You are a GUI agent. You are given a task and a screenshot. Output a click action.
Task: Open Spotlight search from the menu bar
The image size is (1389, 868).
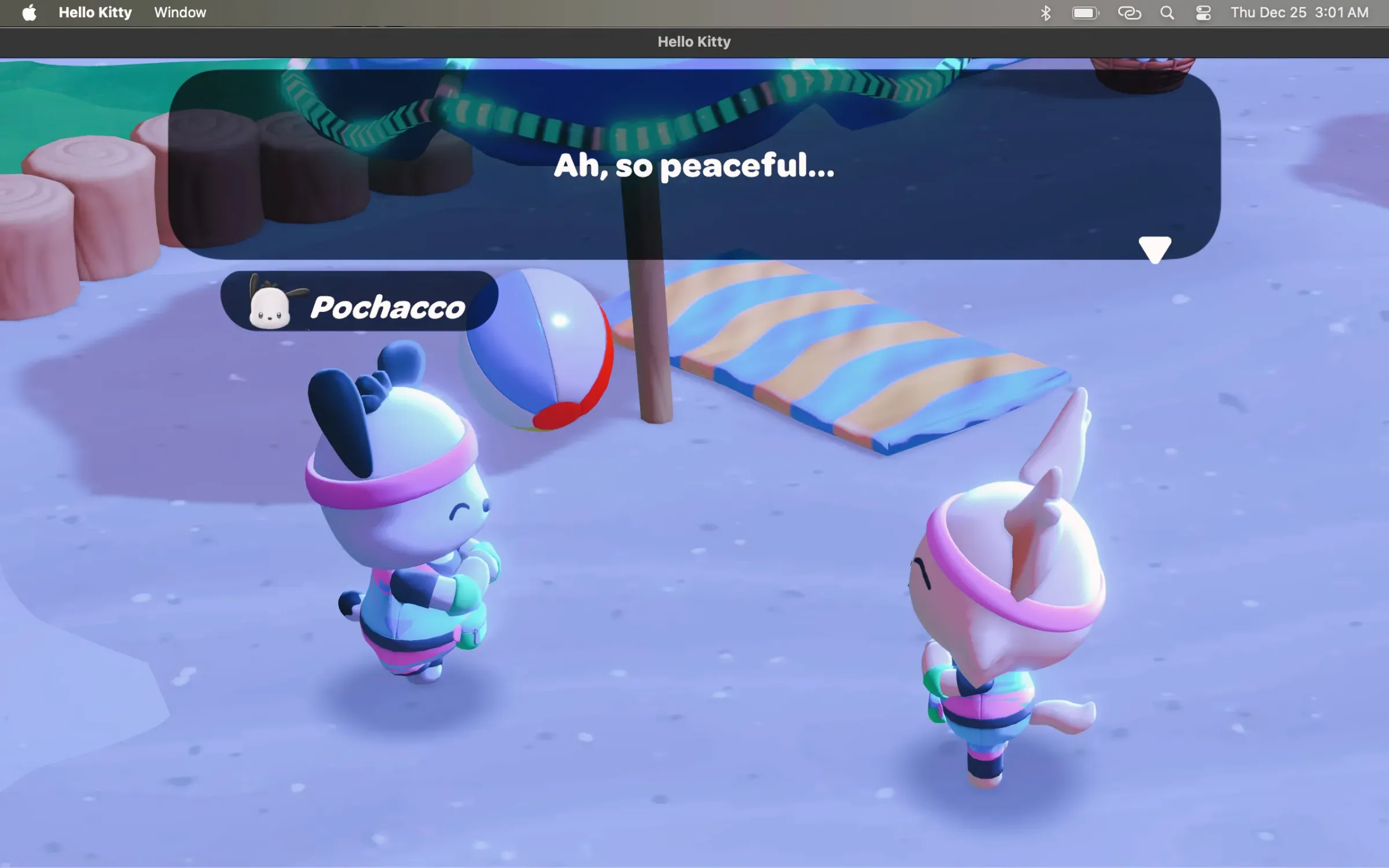coord(1167,12)
